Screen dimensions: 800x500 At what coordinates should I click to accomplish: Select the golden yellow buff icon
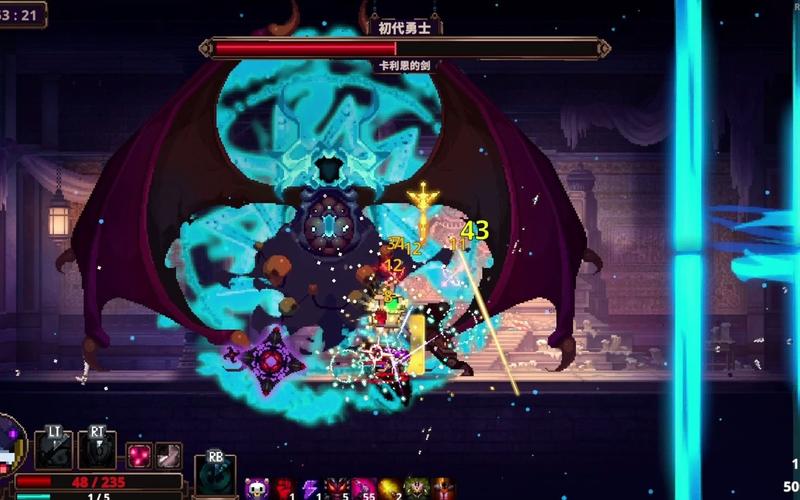(x=388, y=489)
